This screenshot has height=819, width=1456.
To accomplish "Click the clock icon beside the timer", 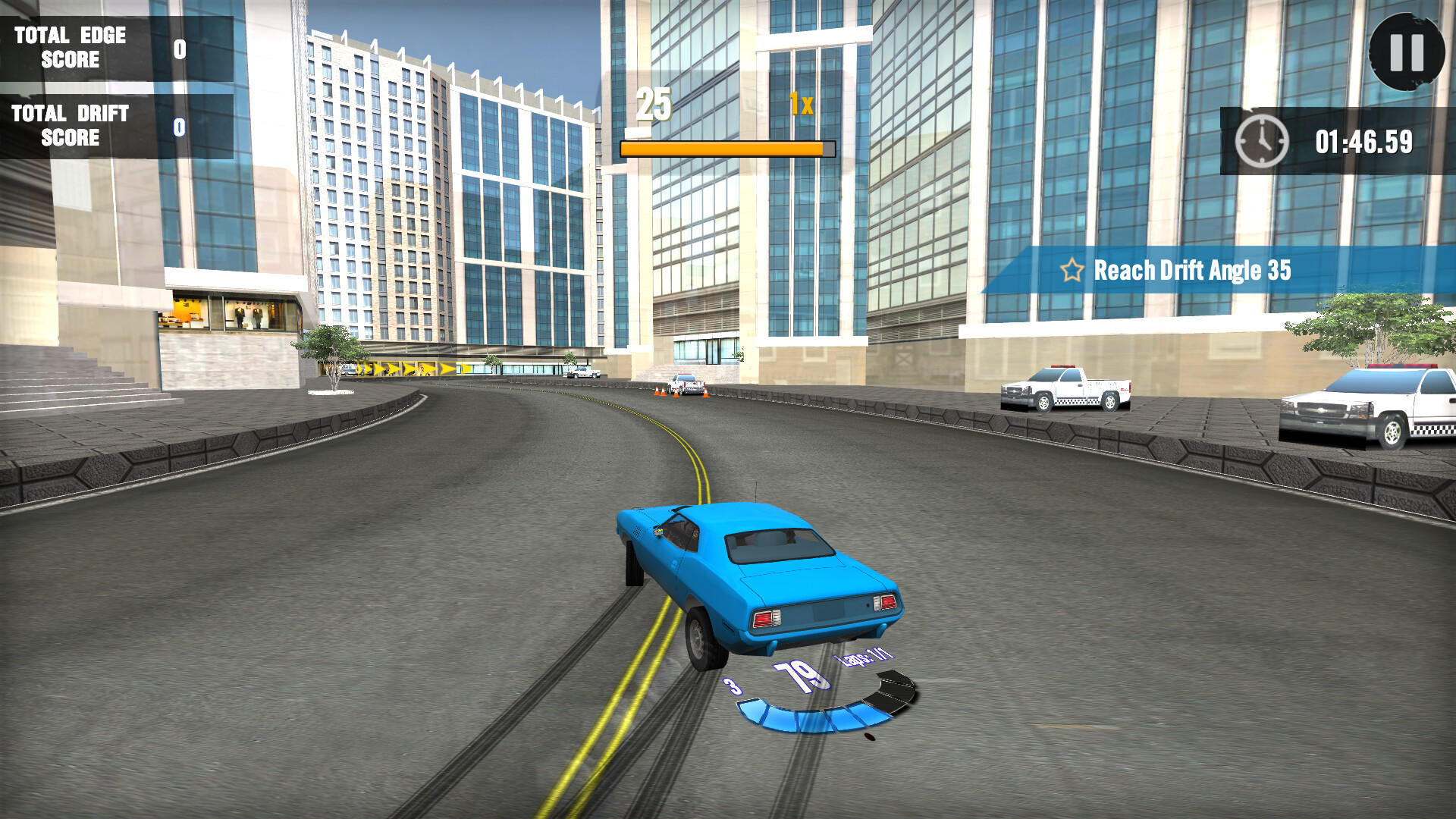I will coord(1261,140).
